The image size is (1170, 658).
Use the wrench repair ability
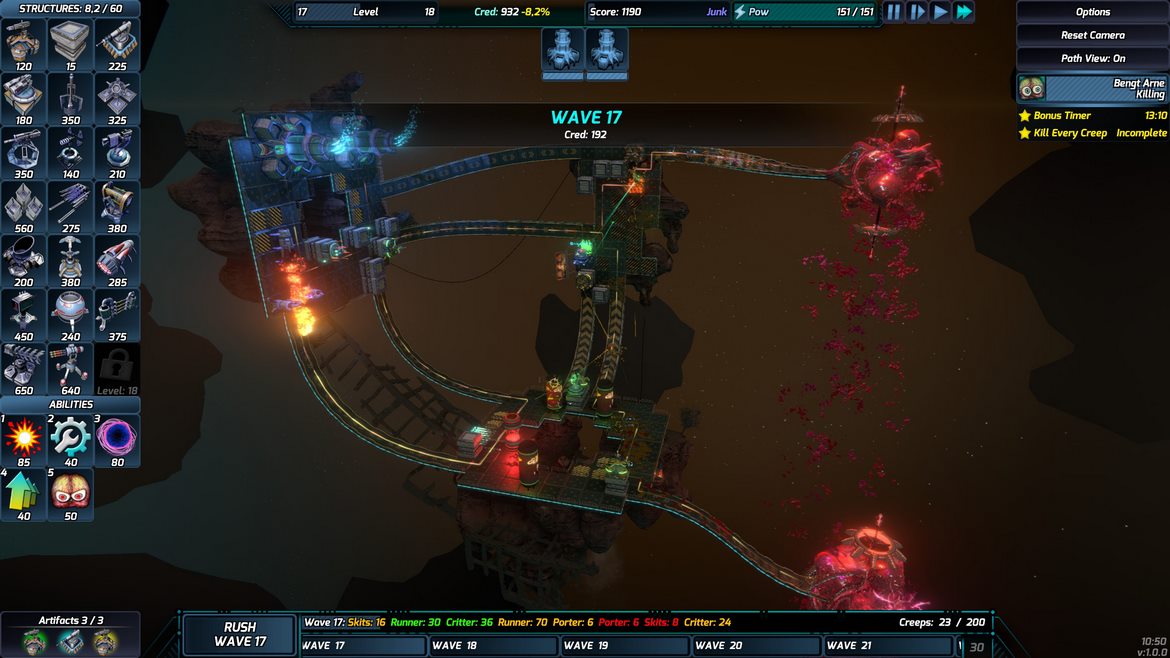point(71,439)
